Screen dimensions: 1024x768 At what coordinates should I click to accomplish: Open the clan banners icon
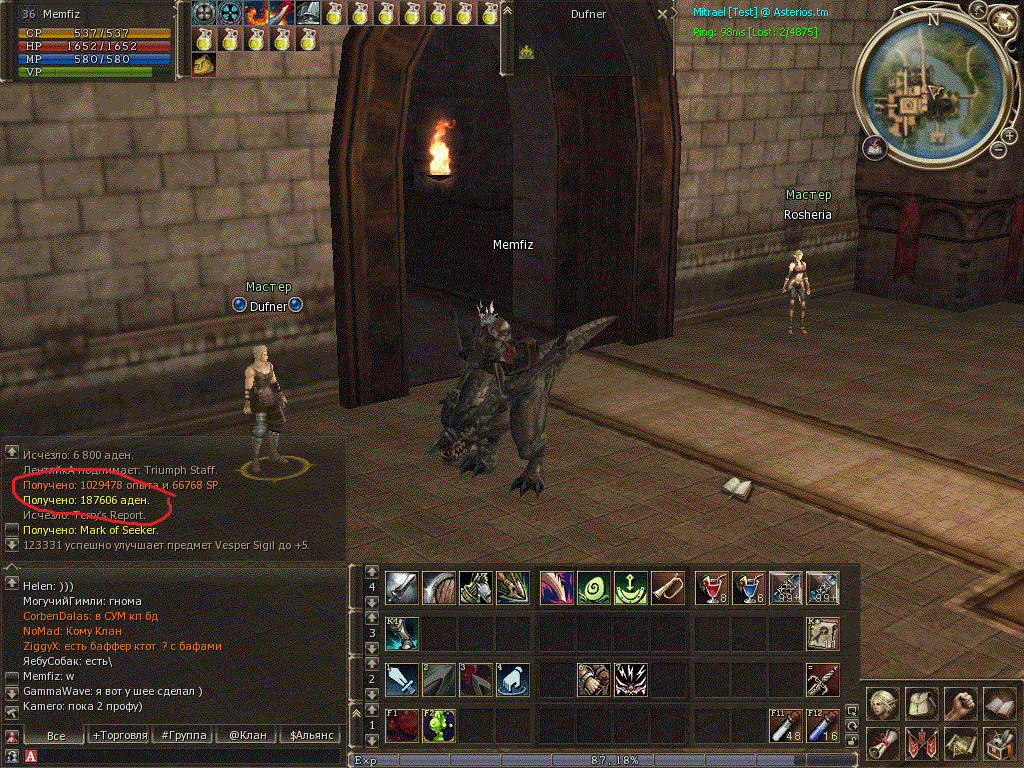(921, 743)
